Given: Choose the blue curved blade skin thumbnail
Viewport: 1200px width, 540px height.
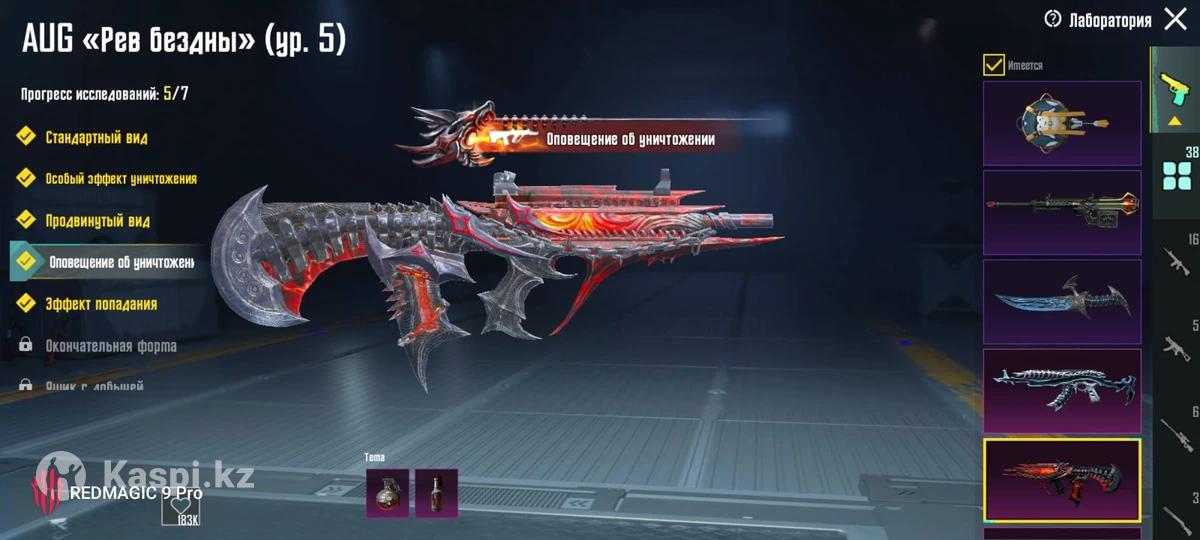Looking at the screenshot, I should pyautogui.click(x=1062, y=301).
